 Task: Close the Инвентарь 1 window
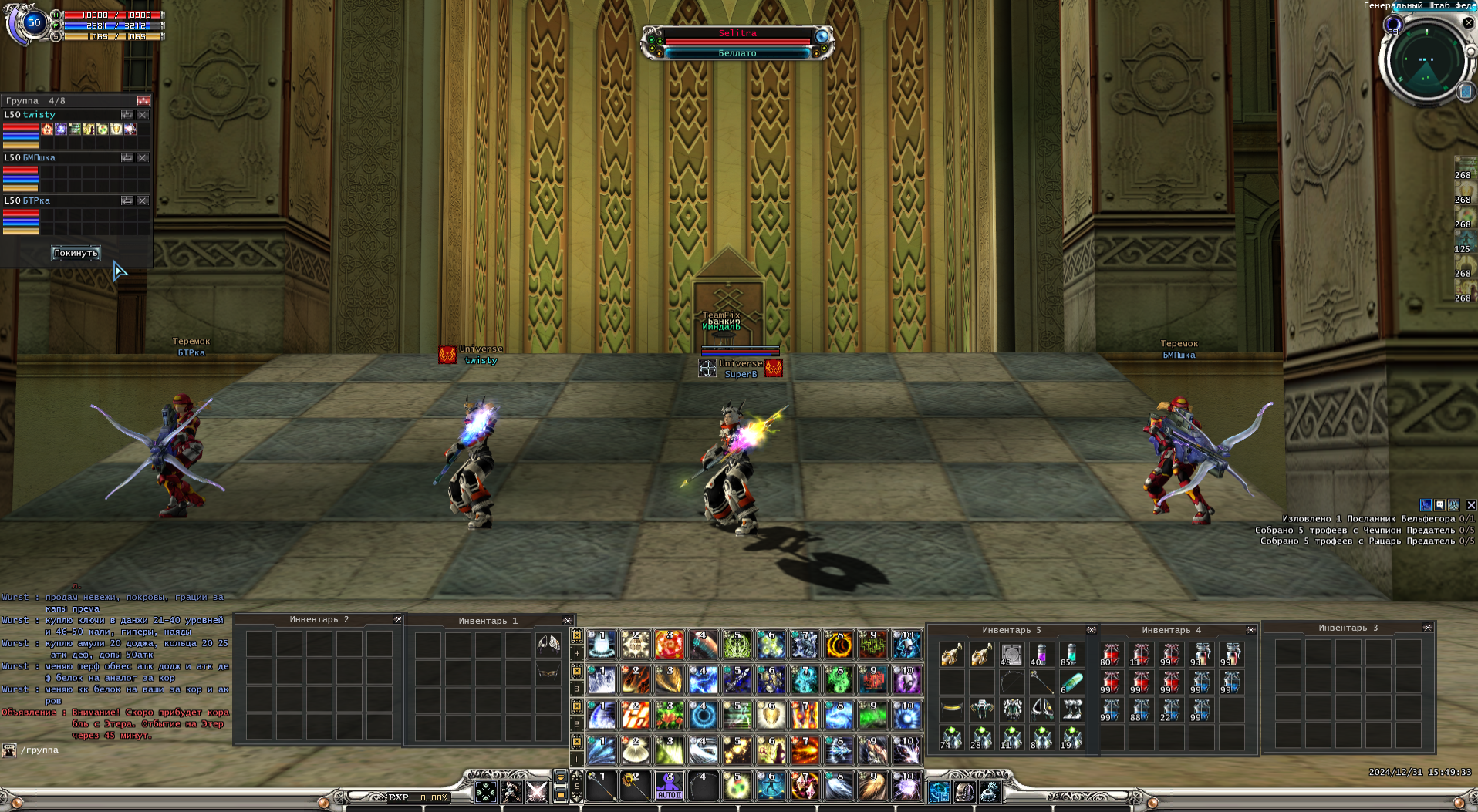coord(568,621)
